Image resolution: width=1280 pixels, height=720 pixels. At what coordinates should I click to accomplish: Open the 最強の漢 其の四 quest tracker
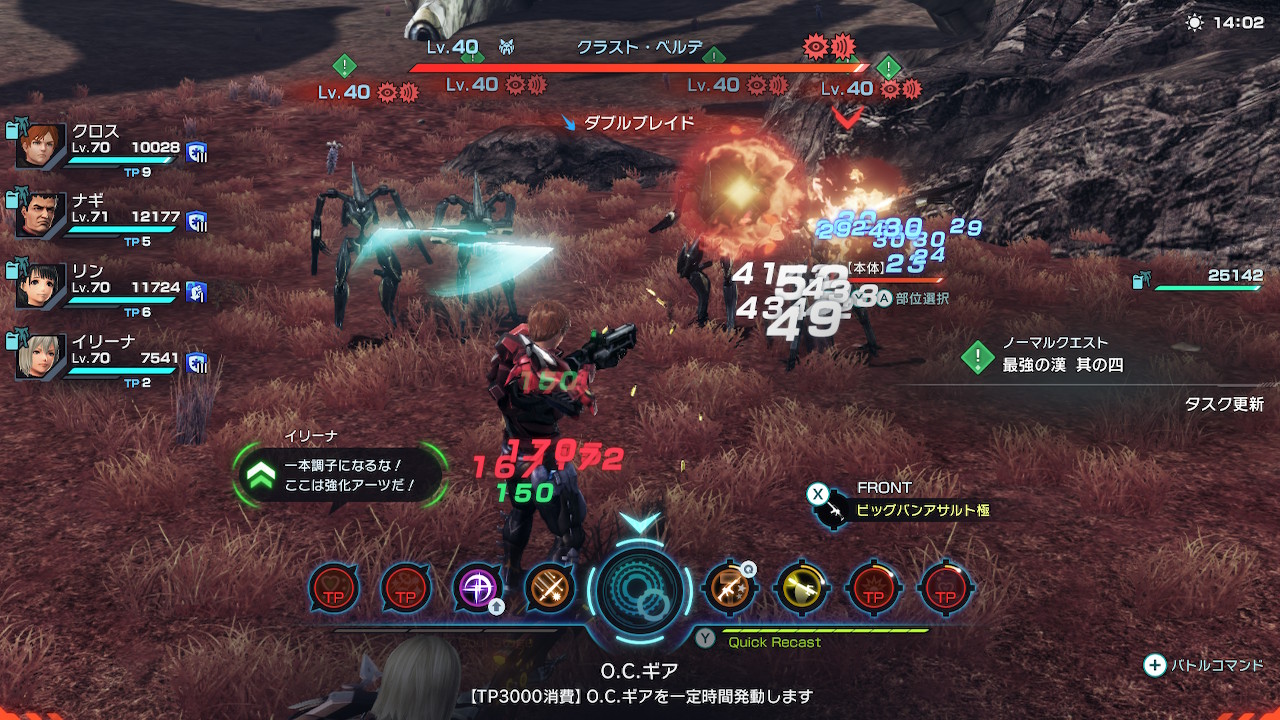[1062, 365]
